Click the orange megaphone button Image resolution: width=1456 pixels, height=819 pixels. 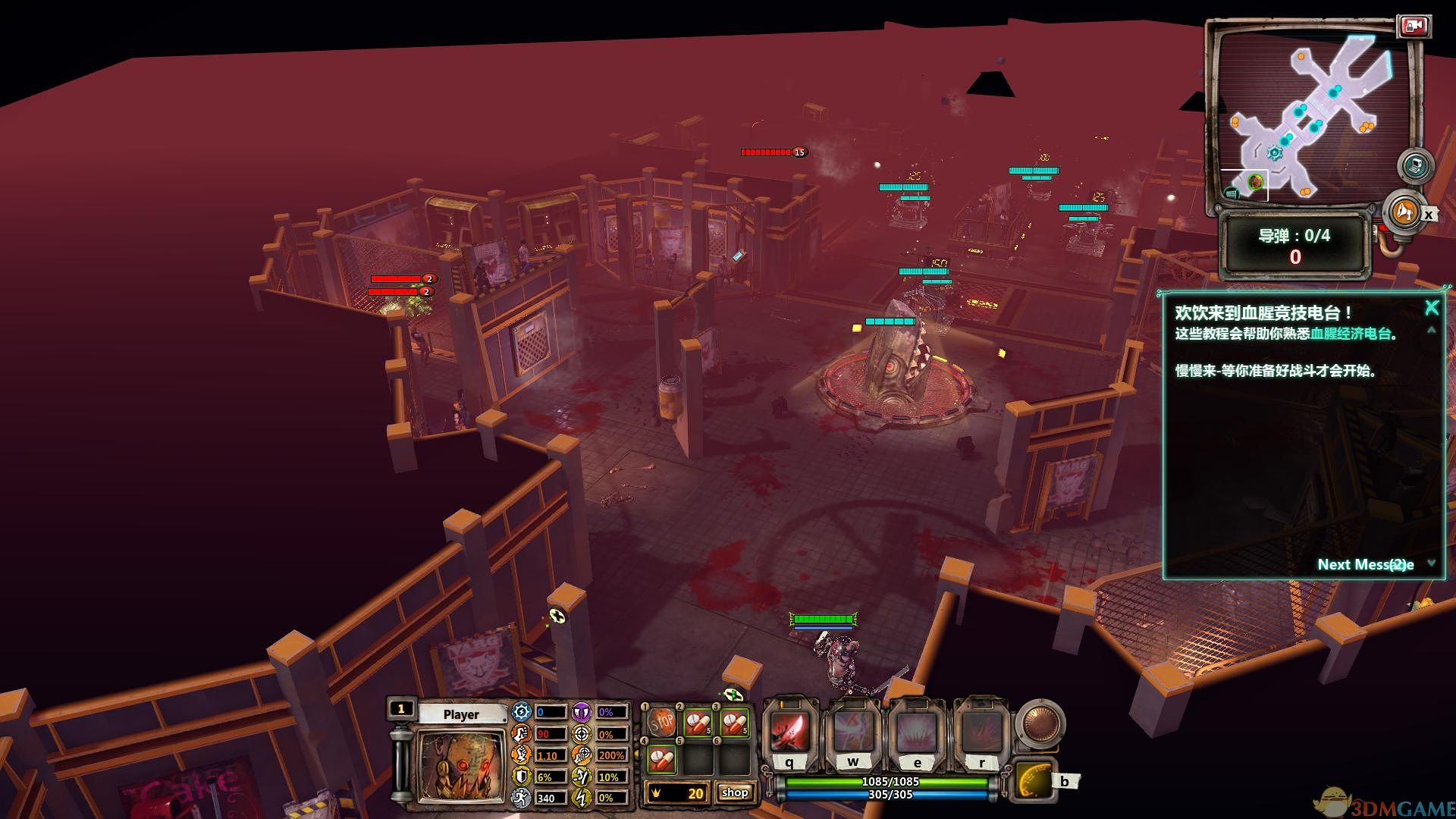click(1404, 212)
